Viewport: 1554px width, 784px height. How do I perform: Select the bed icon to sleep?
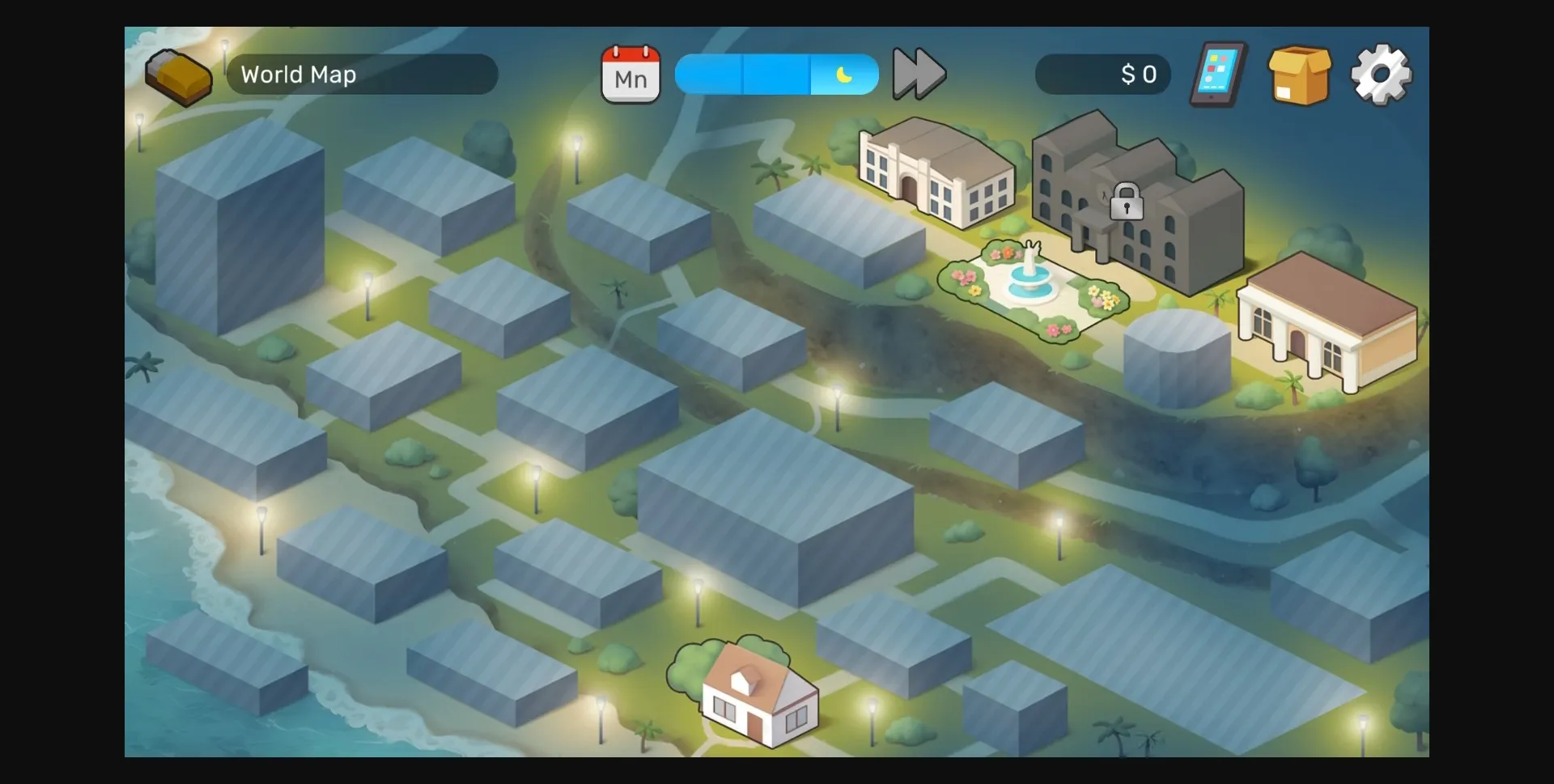point(179,75)
